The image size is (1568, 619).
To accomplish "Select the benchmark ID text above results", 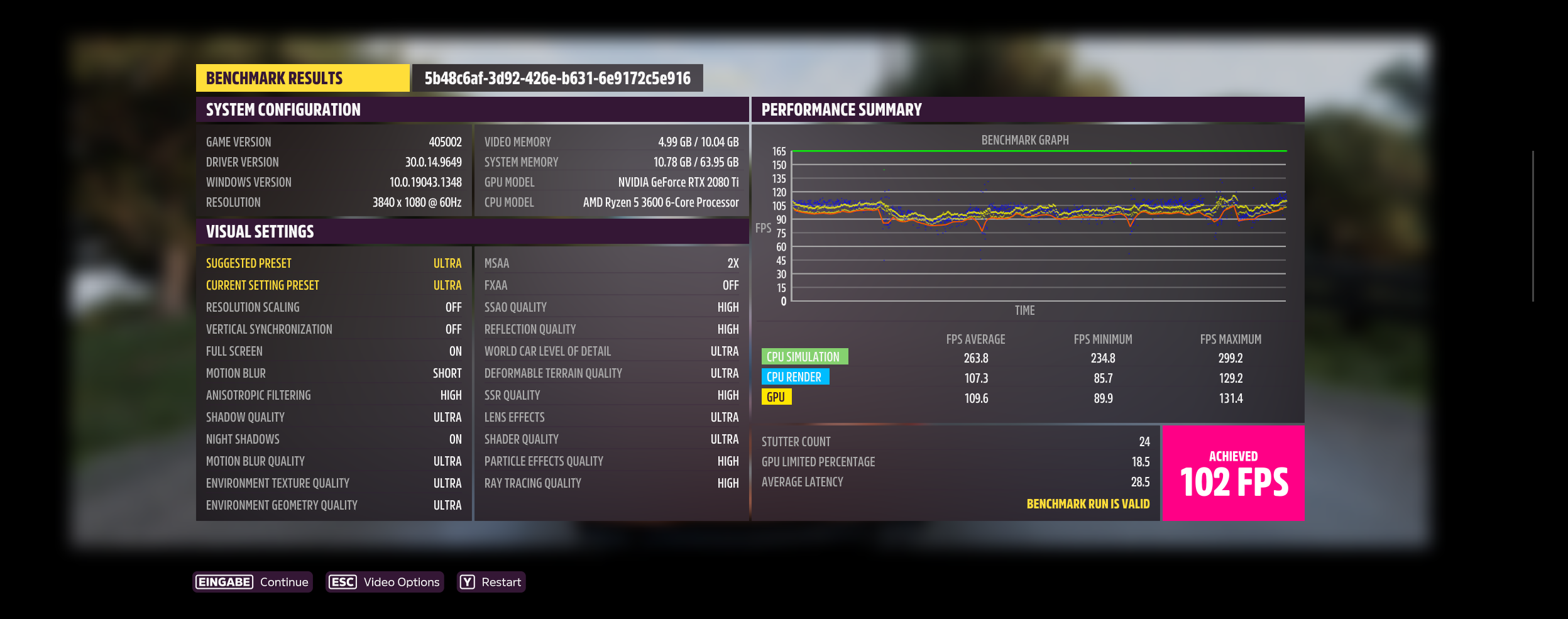I will coord(555,79).
